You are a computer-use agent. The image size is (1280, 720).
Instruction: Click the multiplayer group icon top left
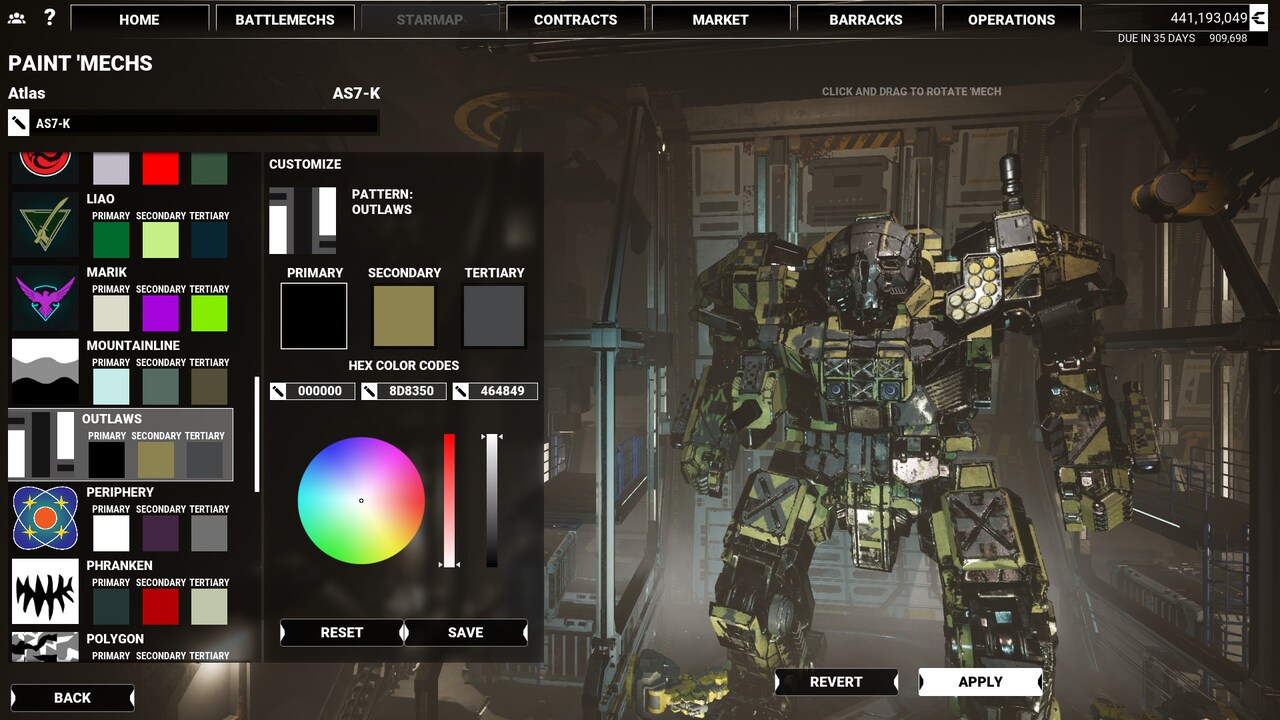point(16,16)
